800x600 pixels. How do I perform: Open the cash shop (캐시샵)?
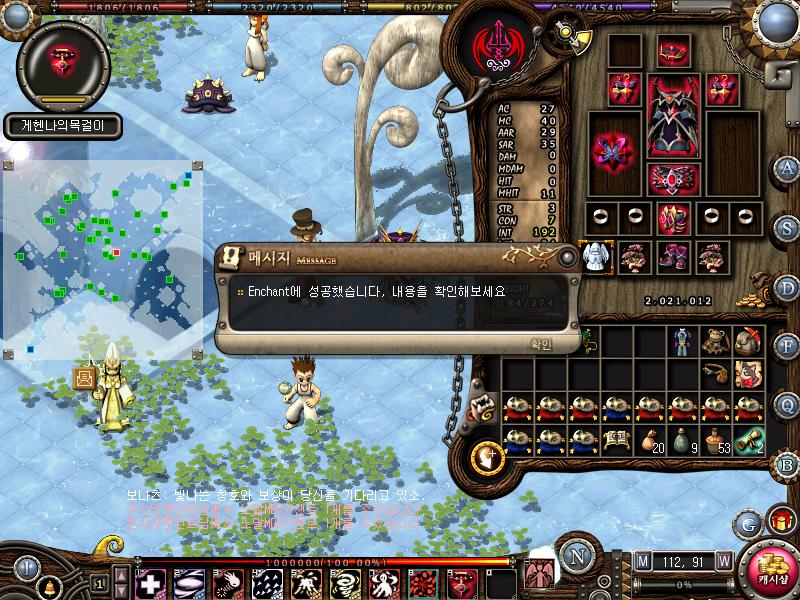pos(770,572)
